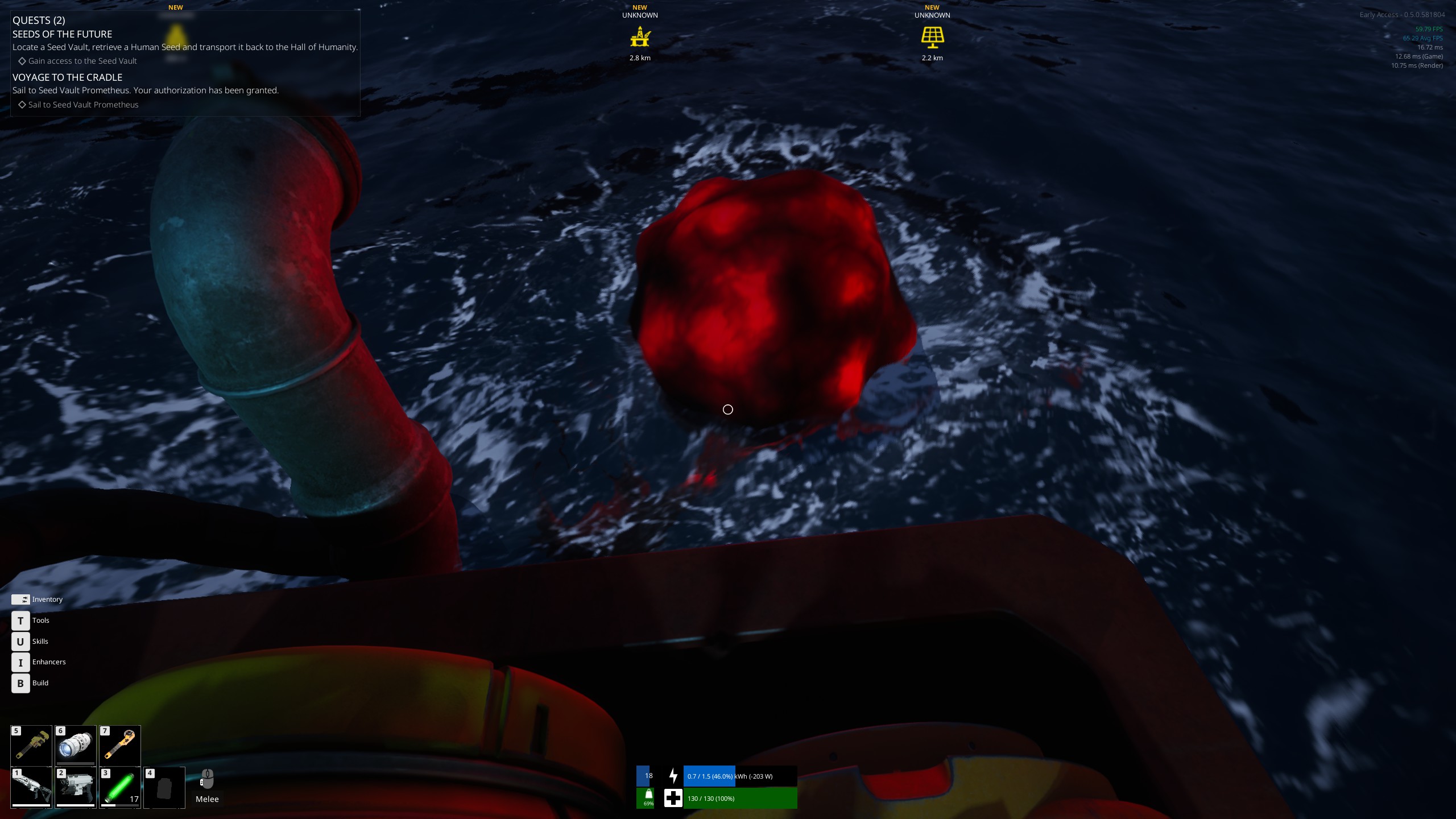Click the oil rig waypoint marker
This screenshot has width=1456, height=819.
[640, 38]
